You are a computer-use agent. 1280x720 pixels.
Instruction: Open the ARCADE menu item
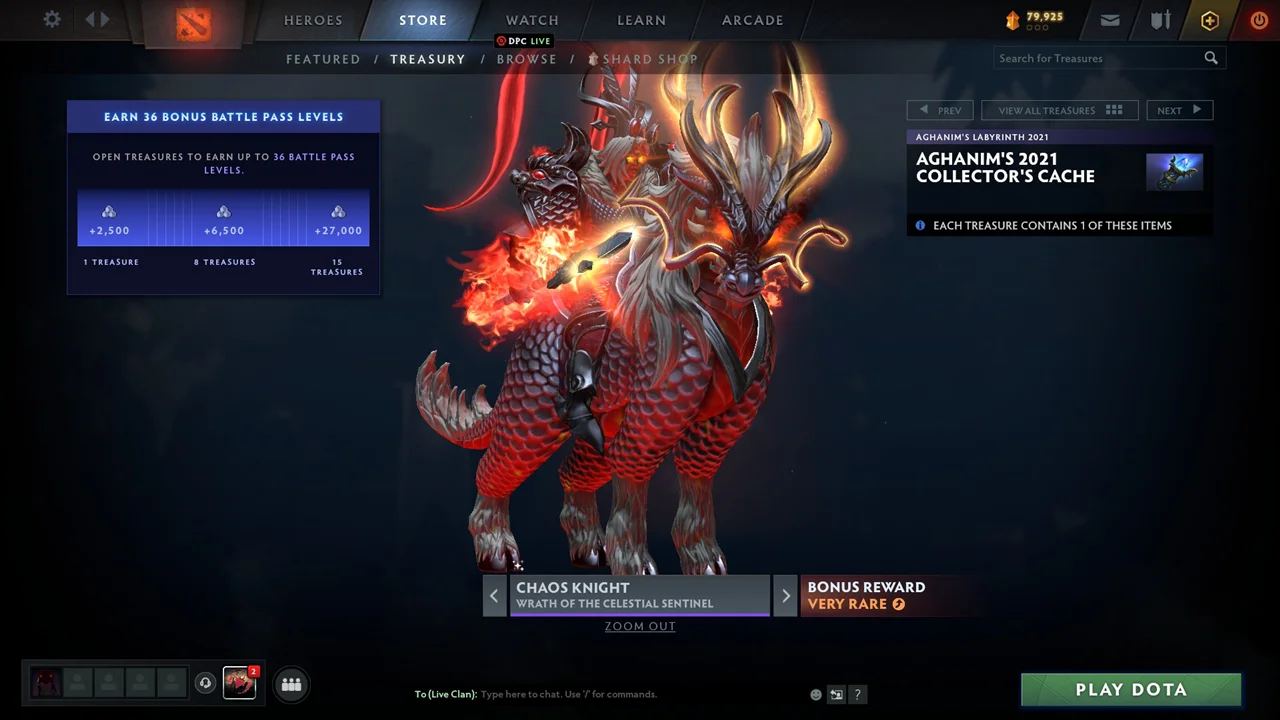(752, 20)
